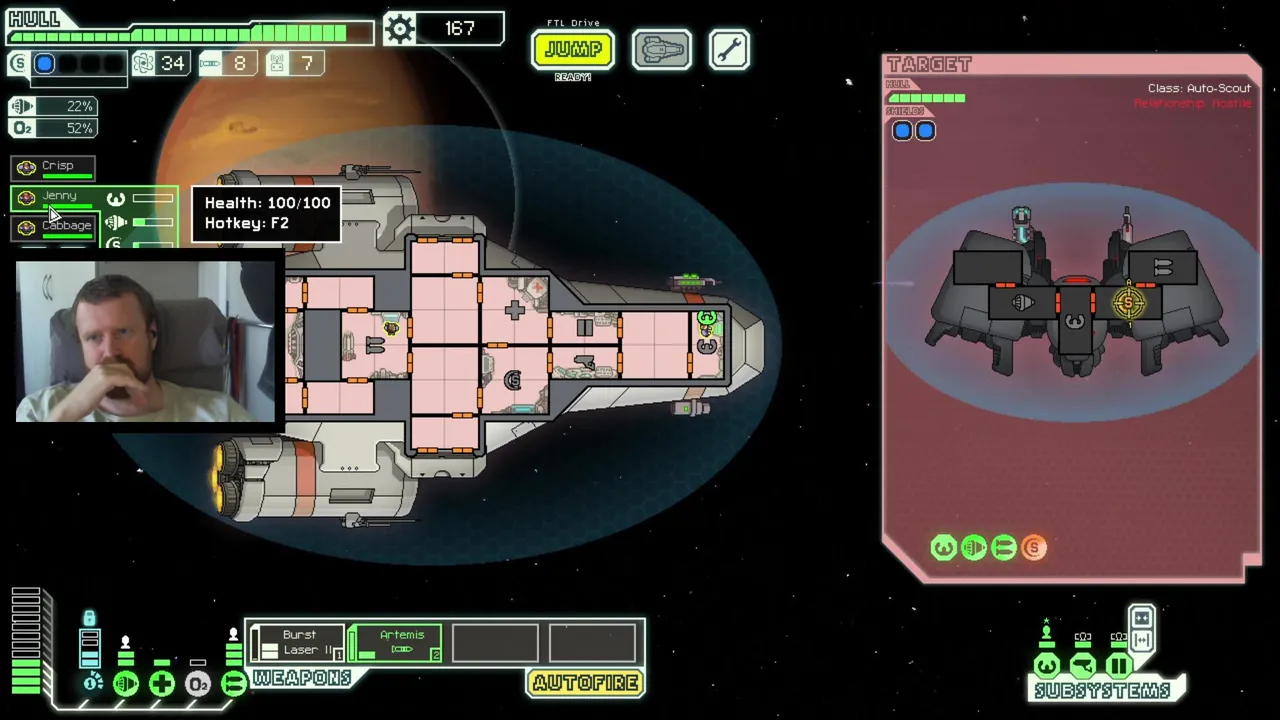Click the FTL Jump button
Screen dimensions: 1280x720
(572, 49)
